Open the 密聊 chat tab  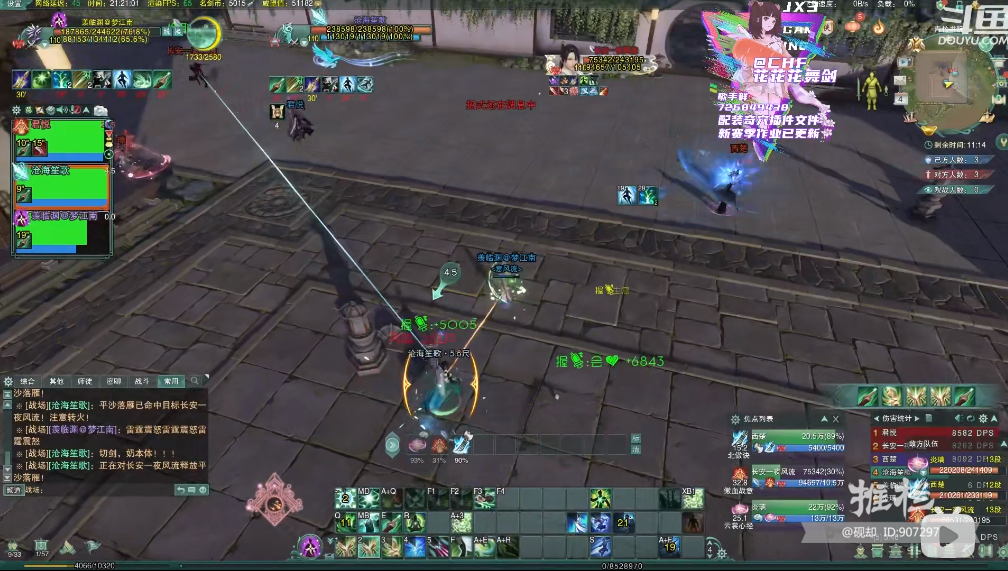(x=114, y=381)
